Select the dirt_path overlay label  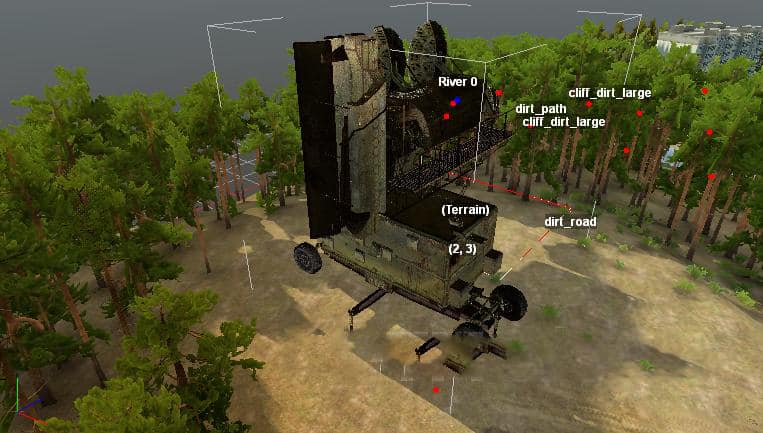[542, 108]
